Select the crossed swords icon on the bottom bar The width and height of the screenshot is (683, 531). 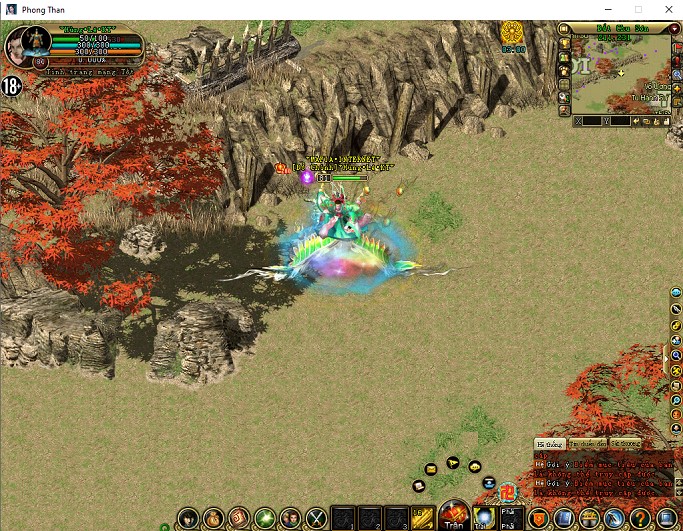[317, 518]
